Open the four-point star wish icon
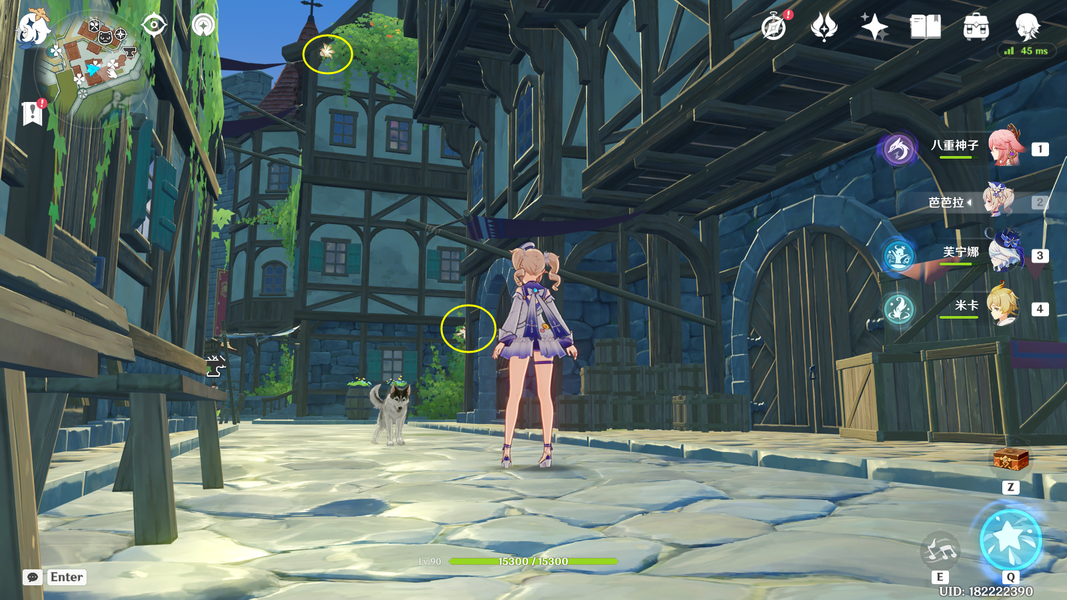1067x600 pixels. coord(874,27)
